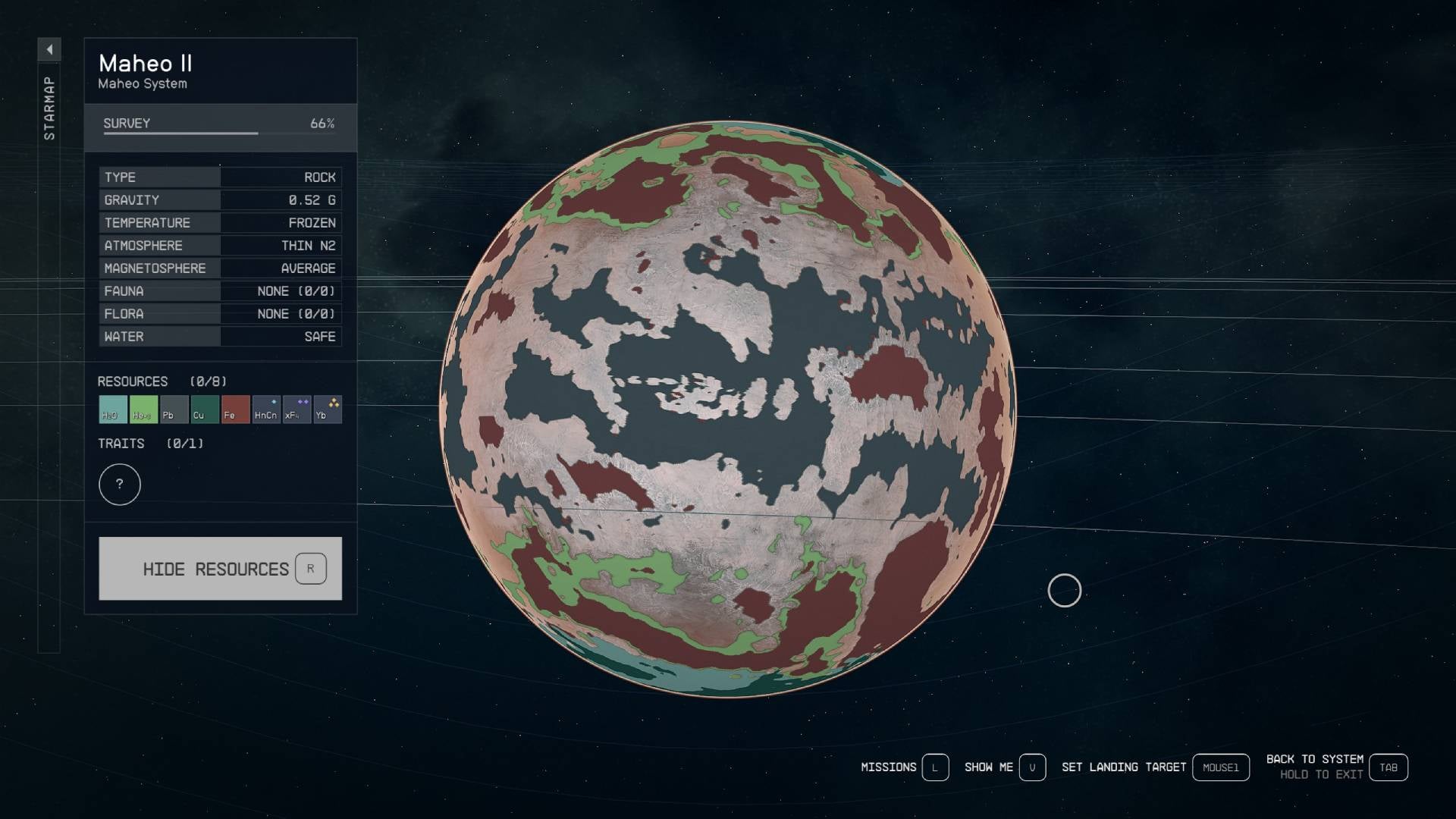1456x819 pixels.
Task: Collapse the panel with the Starmap arrow
Action: (49, 50)
